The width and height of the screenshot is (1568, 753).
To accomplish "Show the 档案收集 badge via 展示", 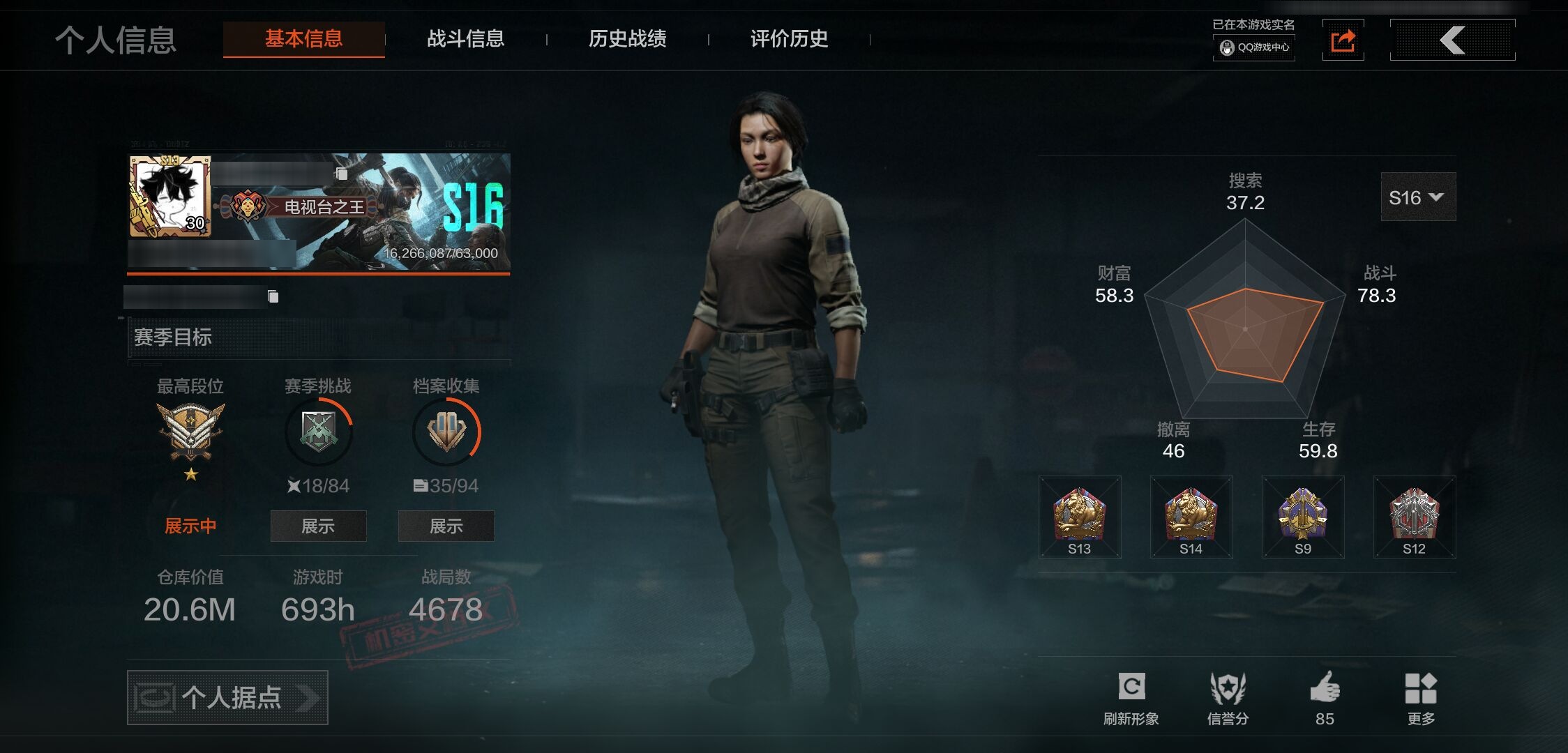I will (x=446, y=526).
